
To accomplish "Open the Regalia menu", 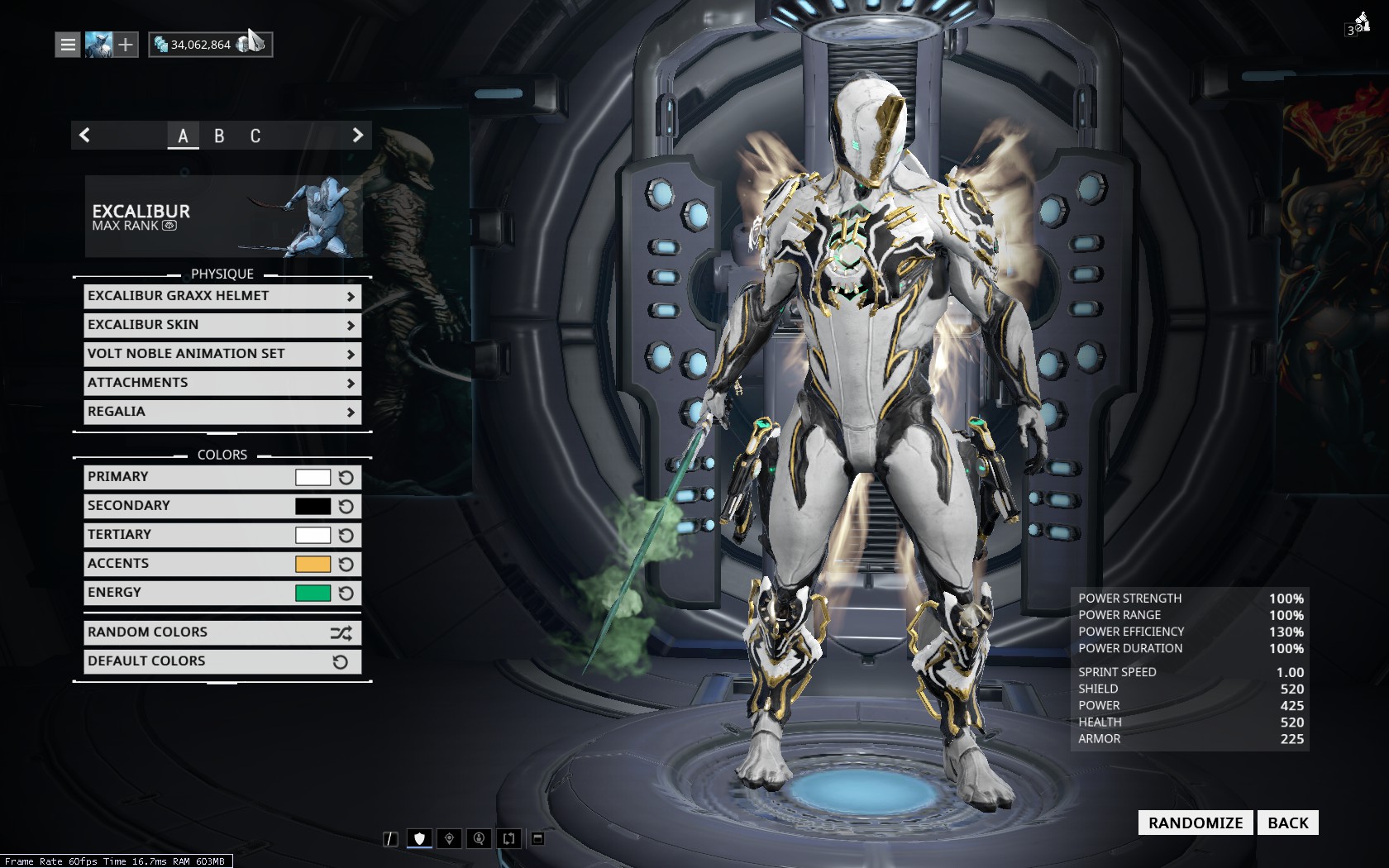I will 222,412.
